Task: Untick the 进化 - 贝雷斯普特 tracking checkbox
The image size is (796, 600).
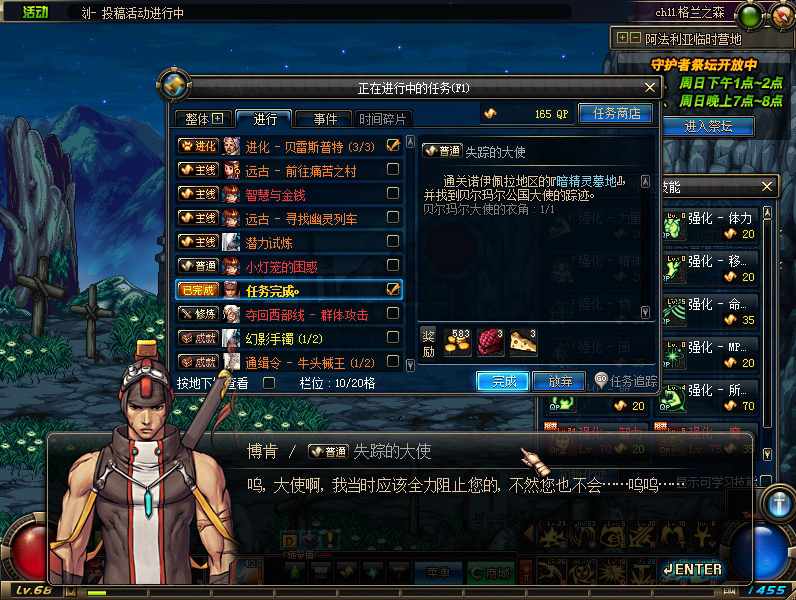Action: point(393,146)
